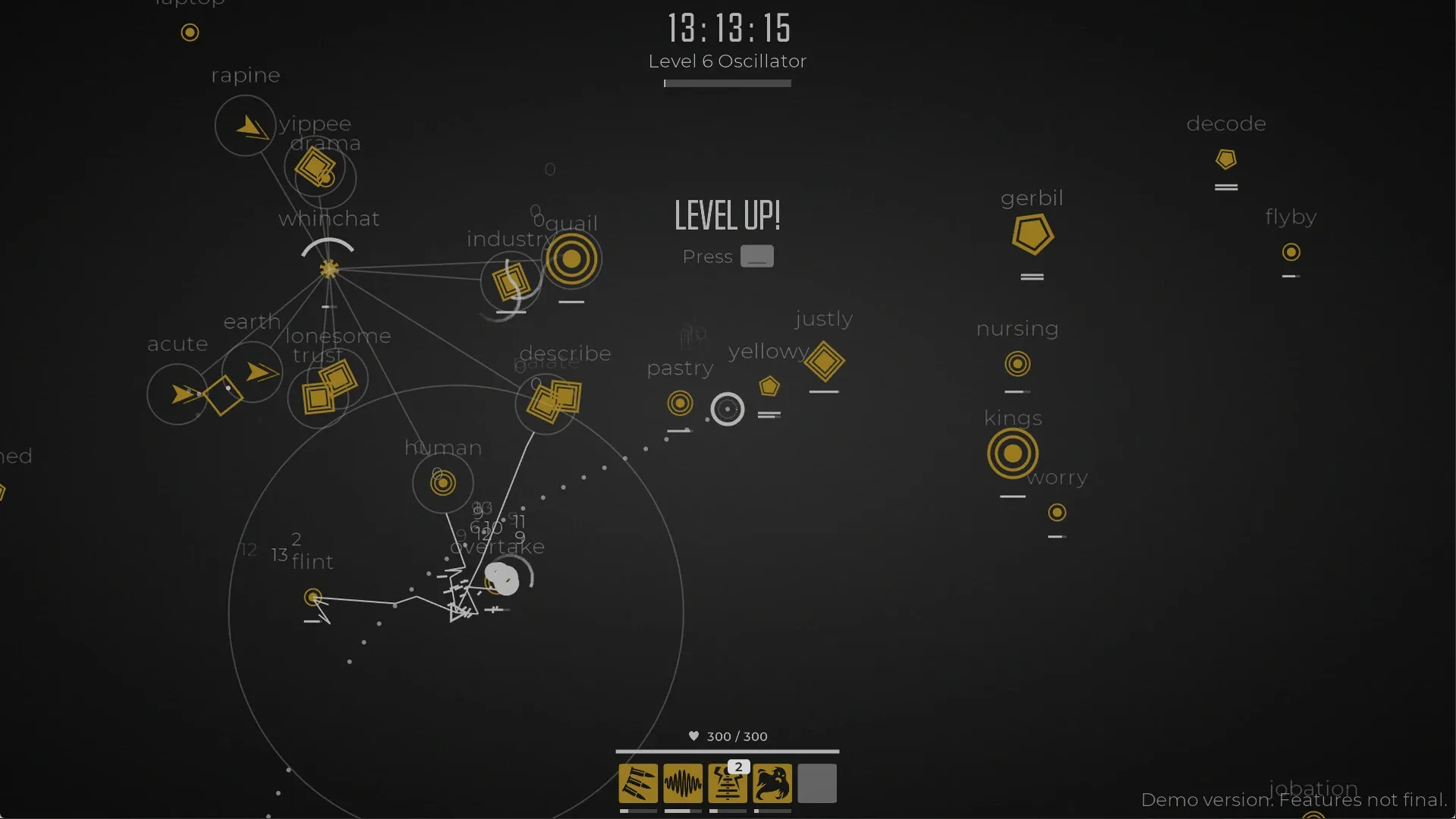Select the gerbil pentagon node
Screen dimensions: 1456x819
click(1032, 234)
